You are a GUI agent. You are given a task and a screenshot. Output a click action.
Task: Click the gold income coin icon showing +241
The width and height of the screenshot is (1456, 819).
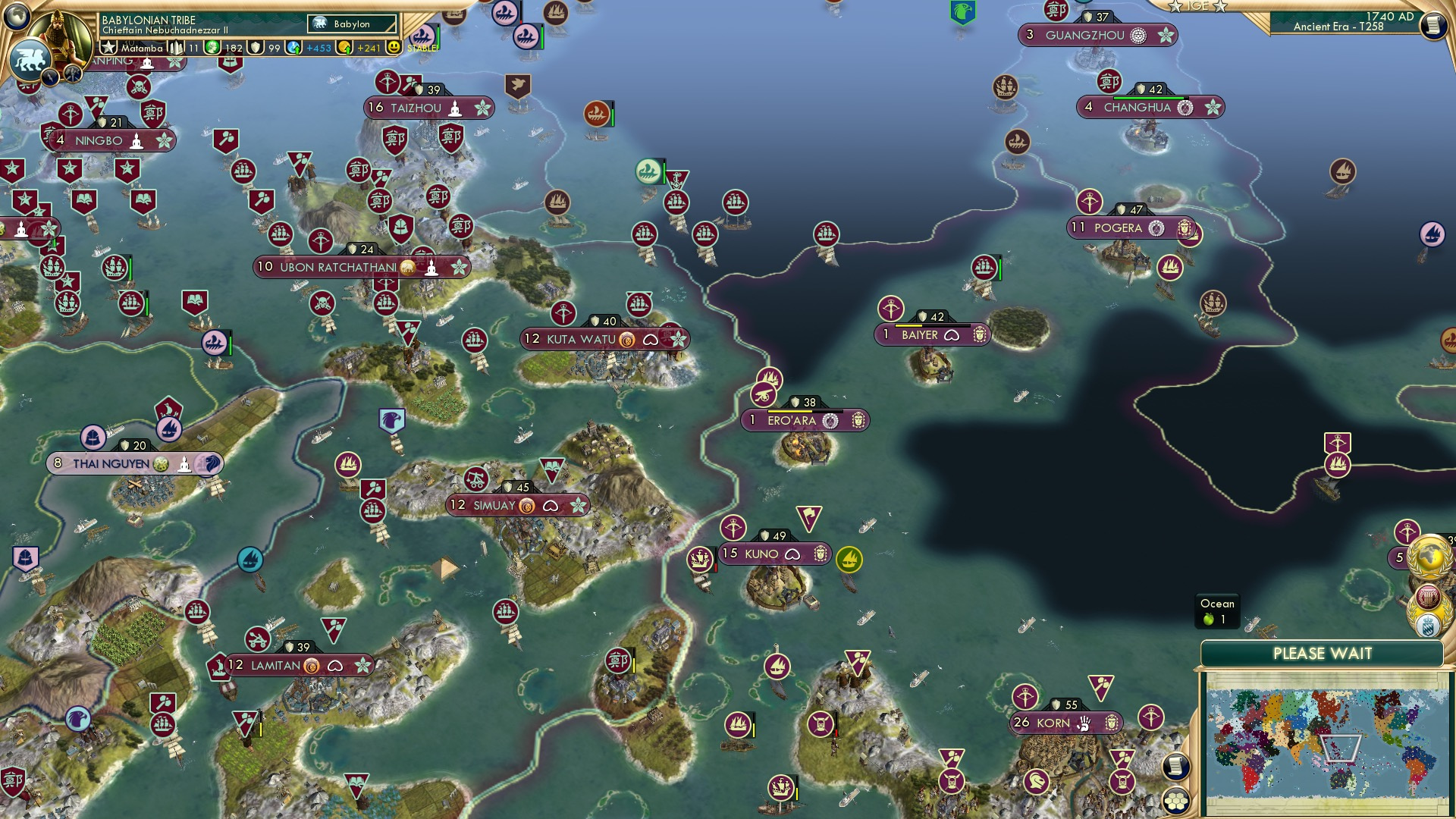344,48
